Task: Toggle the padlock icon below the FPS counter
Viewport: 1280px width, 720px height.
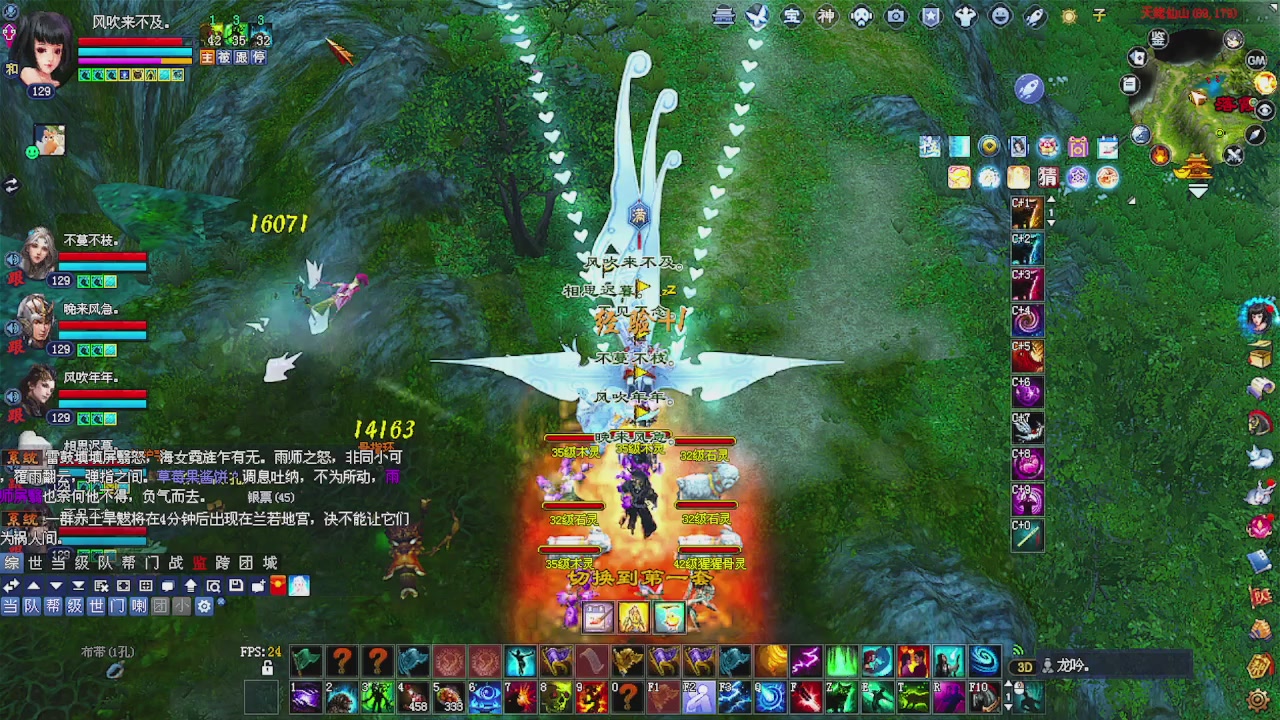Action: [x=267, y=669]
